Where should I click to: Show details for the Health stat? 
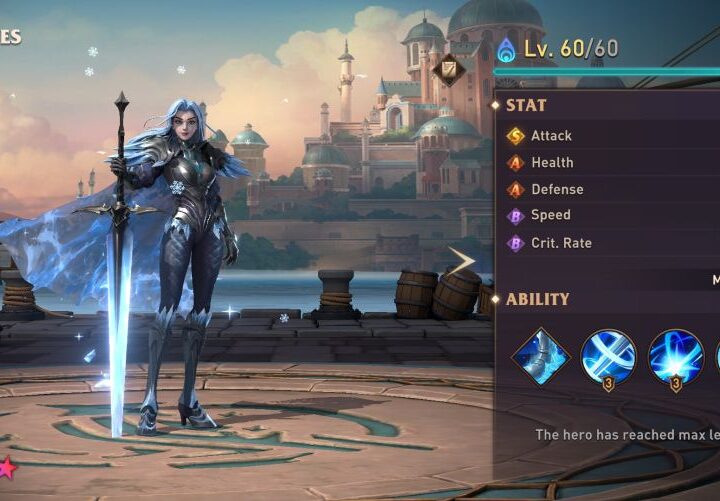point(552,162)
